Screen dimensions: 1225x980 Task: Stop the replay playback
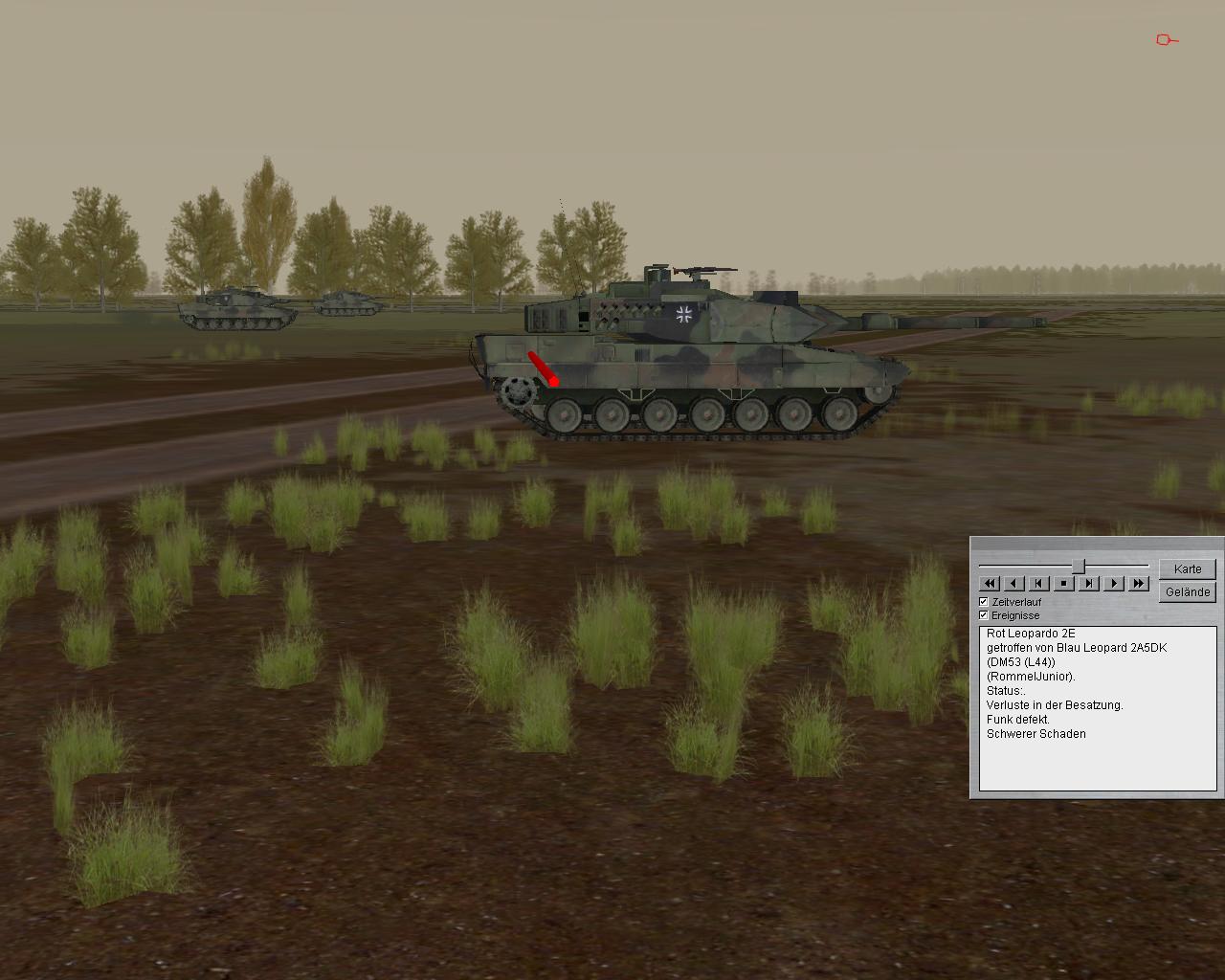click(1063, 583)
